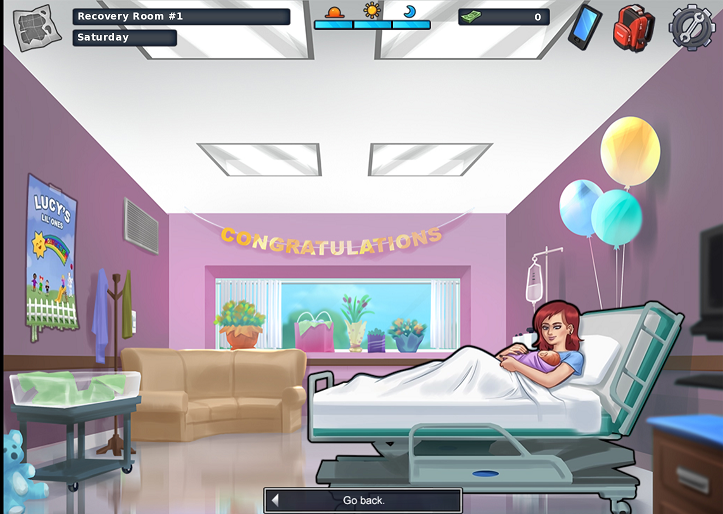Viewport: 723px width, 514px height.
Task: Open the town map icon
Action: tap(33, 28)
